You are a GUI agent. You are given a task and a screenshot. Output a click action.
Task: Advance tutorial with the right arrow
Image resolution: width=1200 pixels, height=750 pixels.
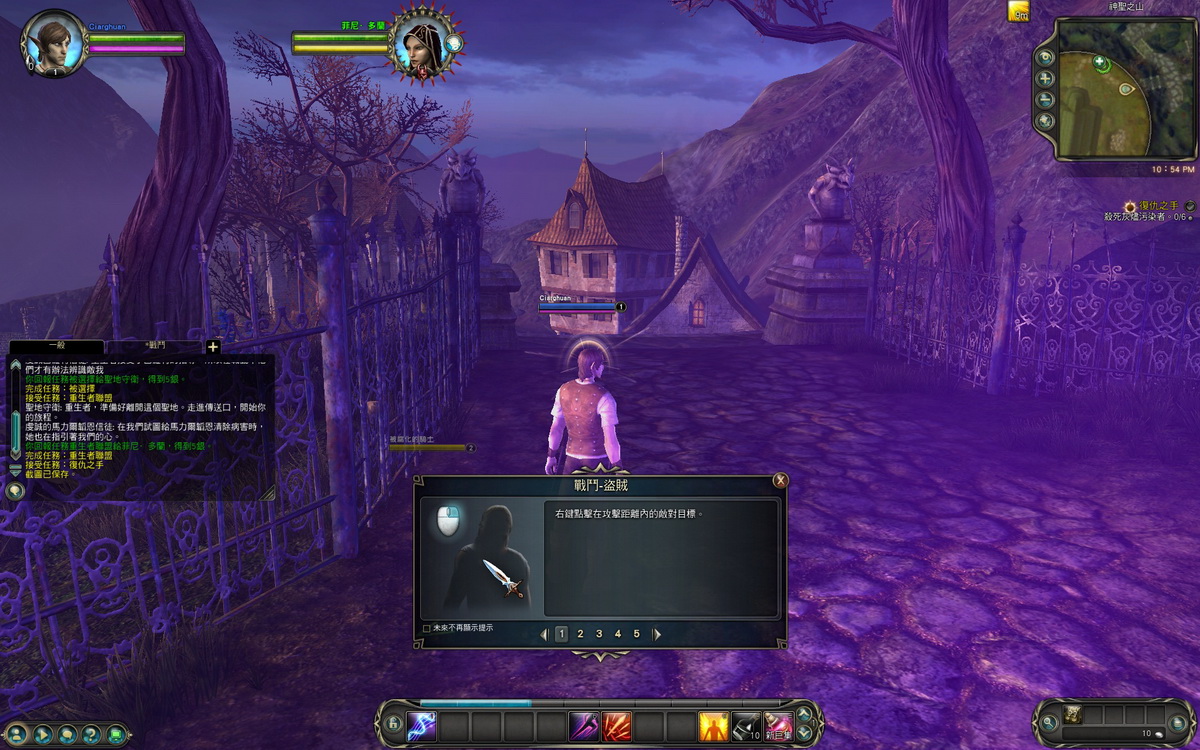coord(657,634)
